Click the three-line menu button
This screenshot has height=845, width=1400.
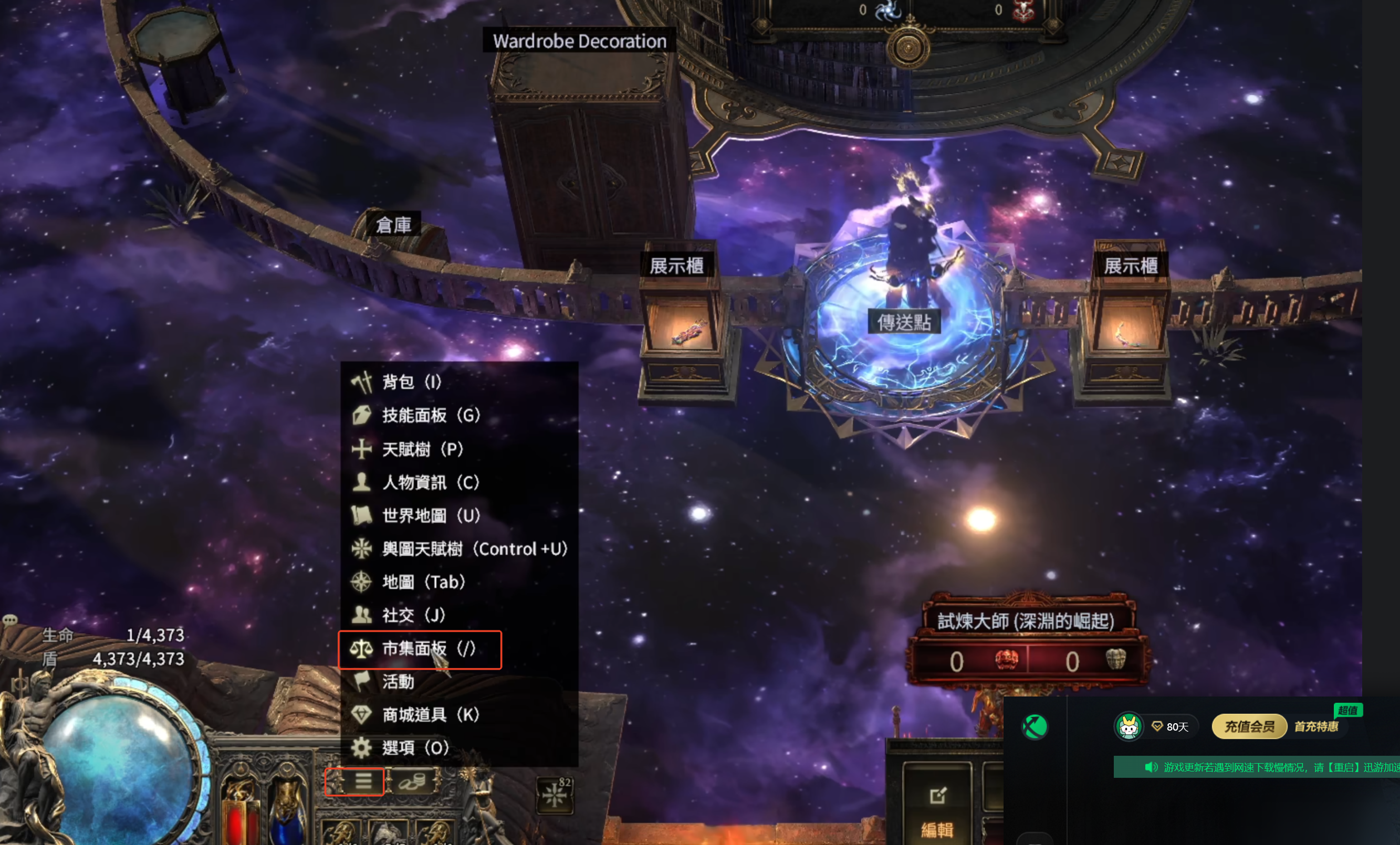tap(362, 781)
